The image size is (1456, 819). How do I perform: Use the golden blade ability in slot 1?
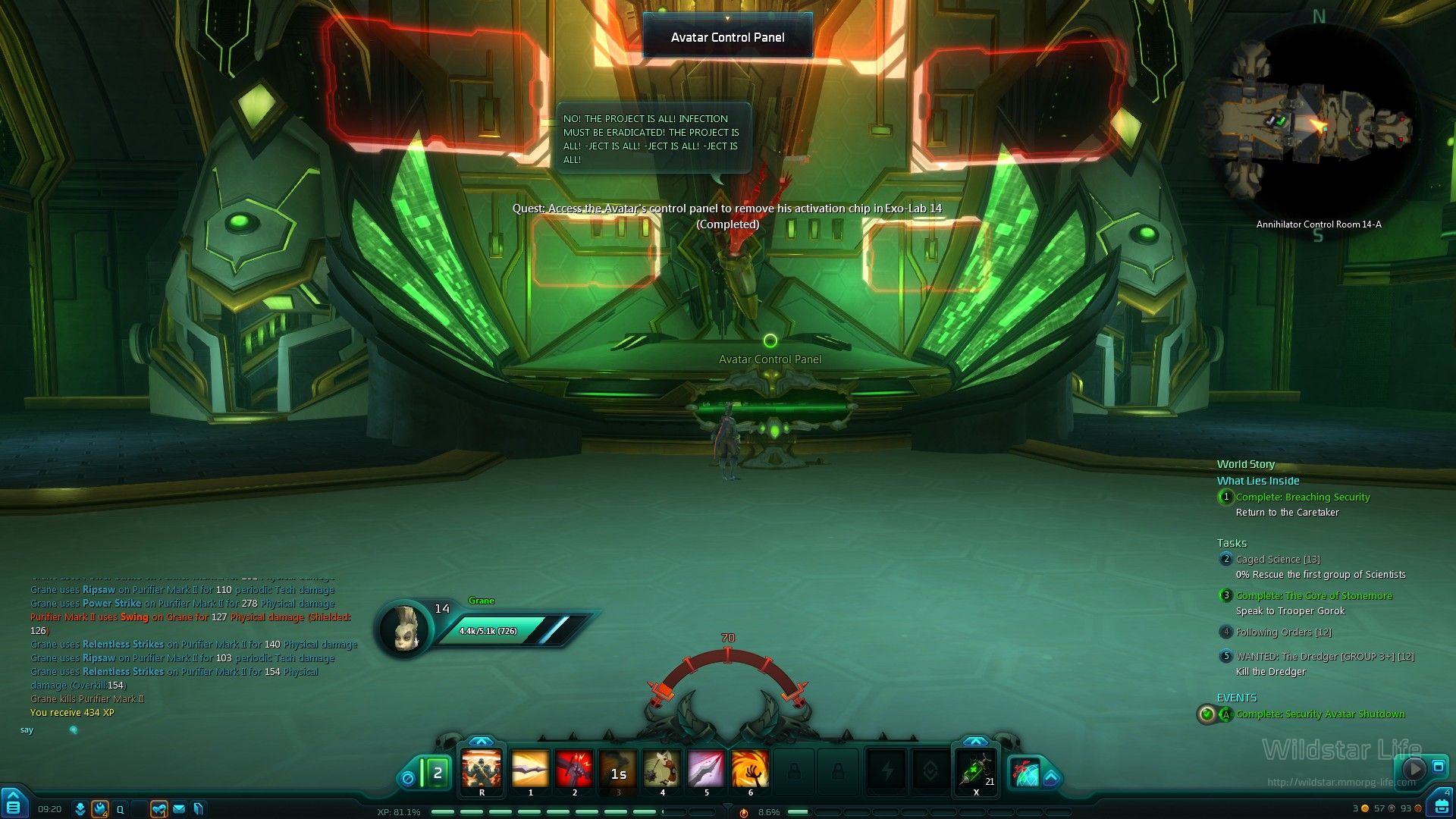[x=530, y=769]
